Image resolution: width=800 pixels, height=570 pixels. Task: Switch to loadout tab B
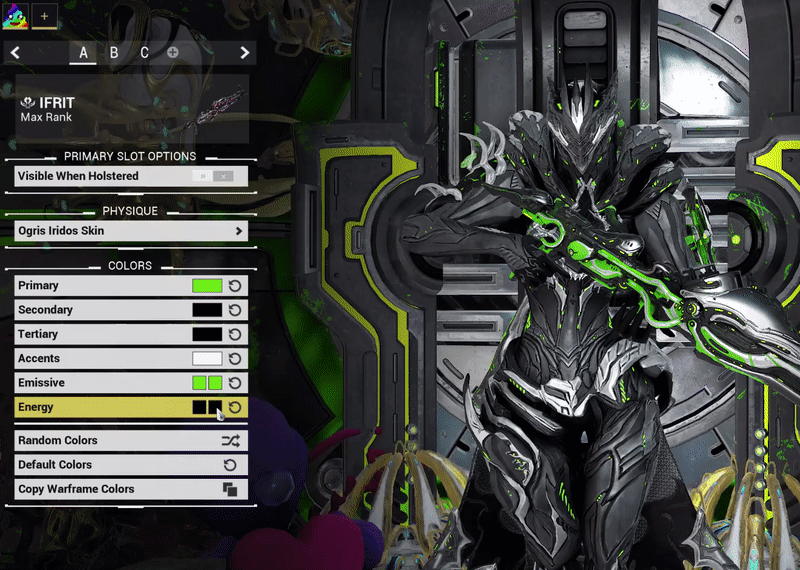tap(114, 53)
